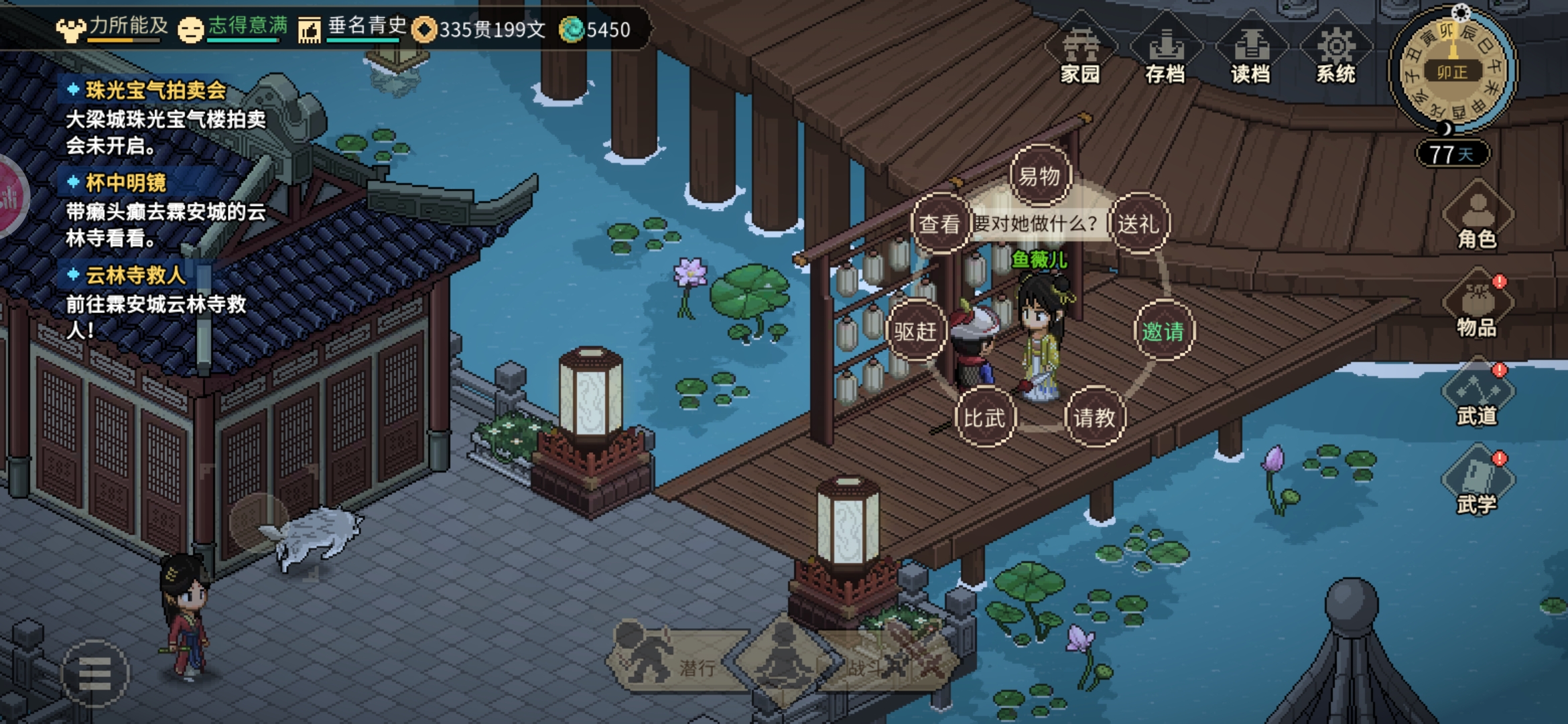Select the 珠光宝气拍卖会 quest entry
The height and width of the screenshot is (724, 1568).
click(155, 90)
